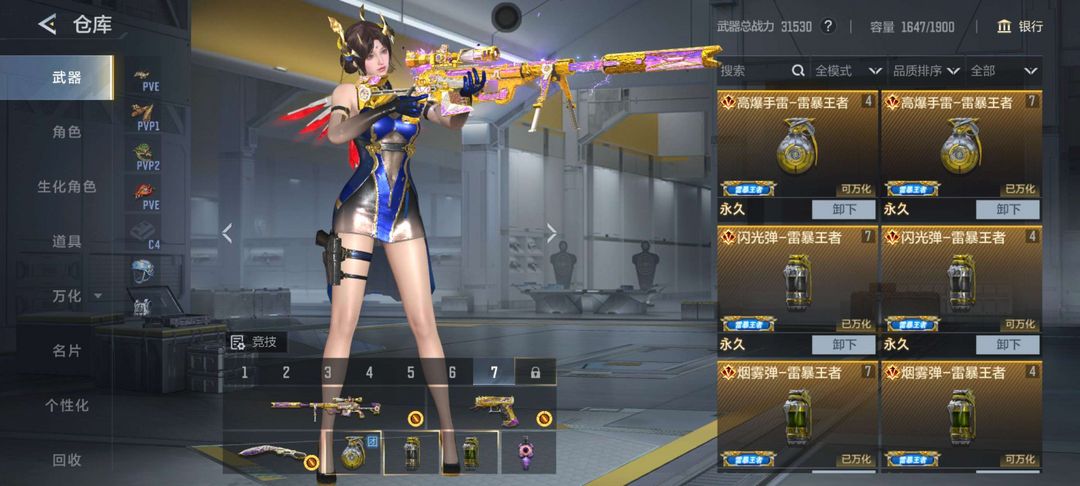This screenshot has height=486, width=1080.
Task: Open the 生化角色 category
Action: point(67,186)
